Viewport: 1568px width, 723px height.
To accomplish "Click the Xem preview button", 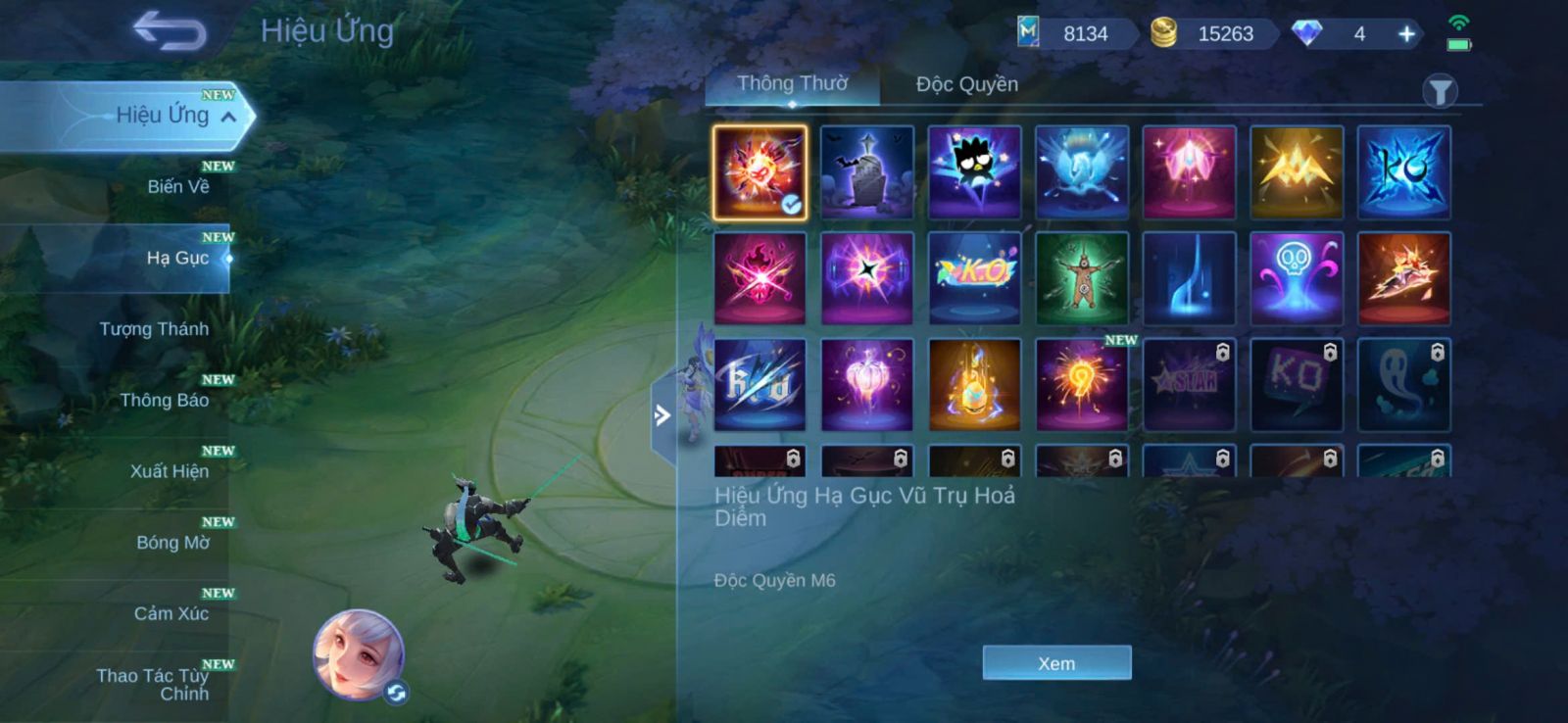I will (x=1056, y=663).
